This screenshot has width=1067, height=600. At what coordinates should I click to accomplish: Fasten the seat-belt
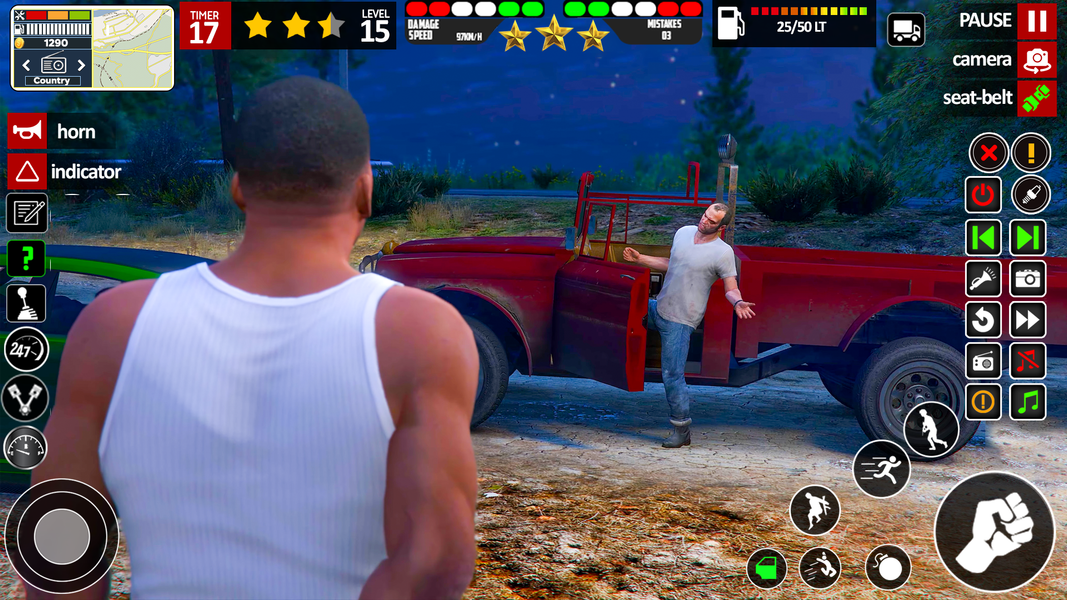pos(1036,98)
